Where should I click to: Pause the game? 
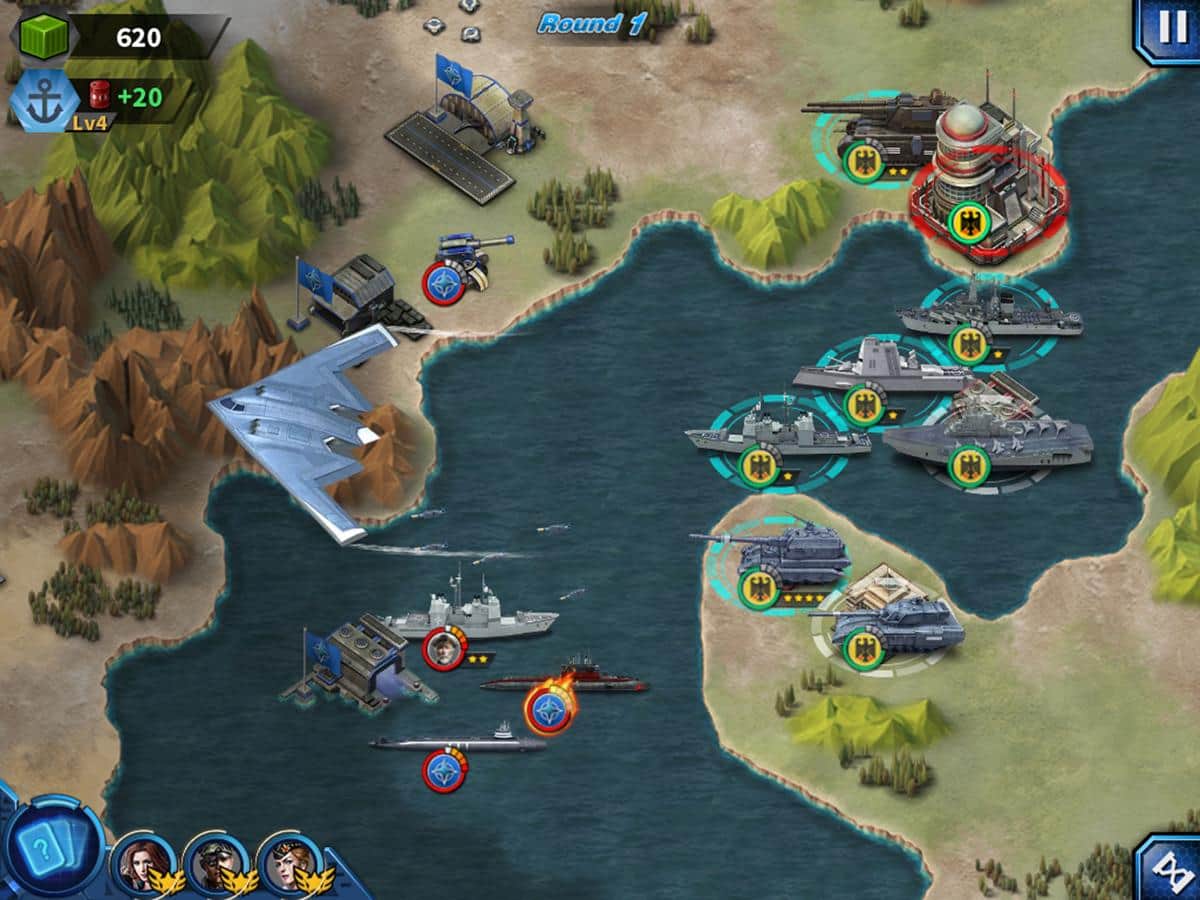(1168, 28)
